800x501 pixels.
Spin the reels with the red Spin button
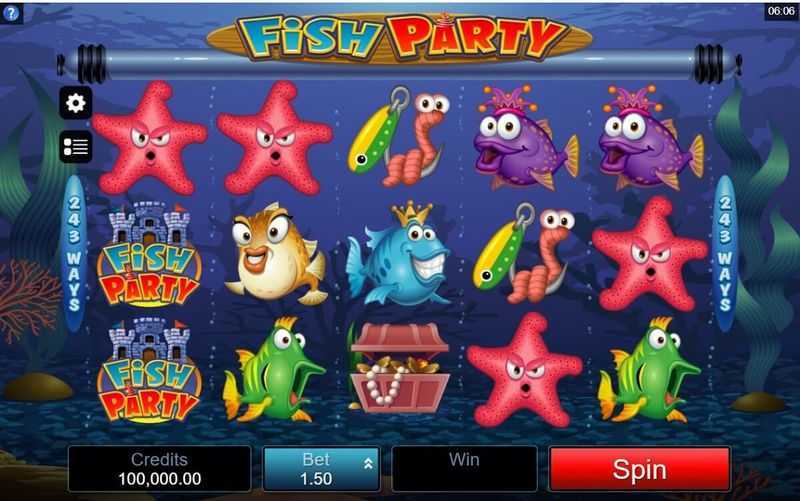[x=639, y=468]
